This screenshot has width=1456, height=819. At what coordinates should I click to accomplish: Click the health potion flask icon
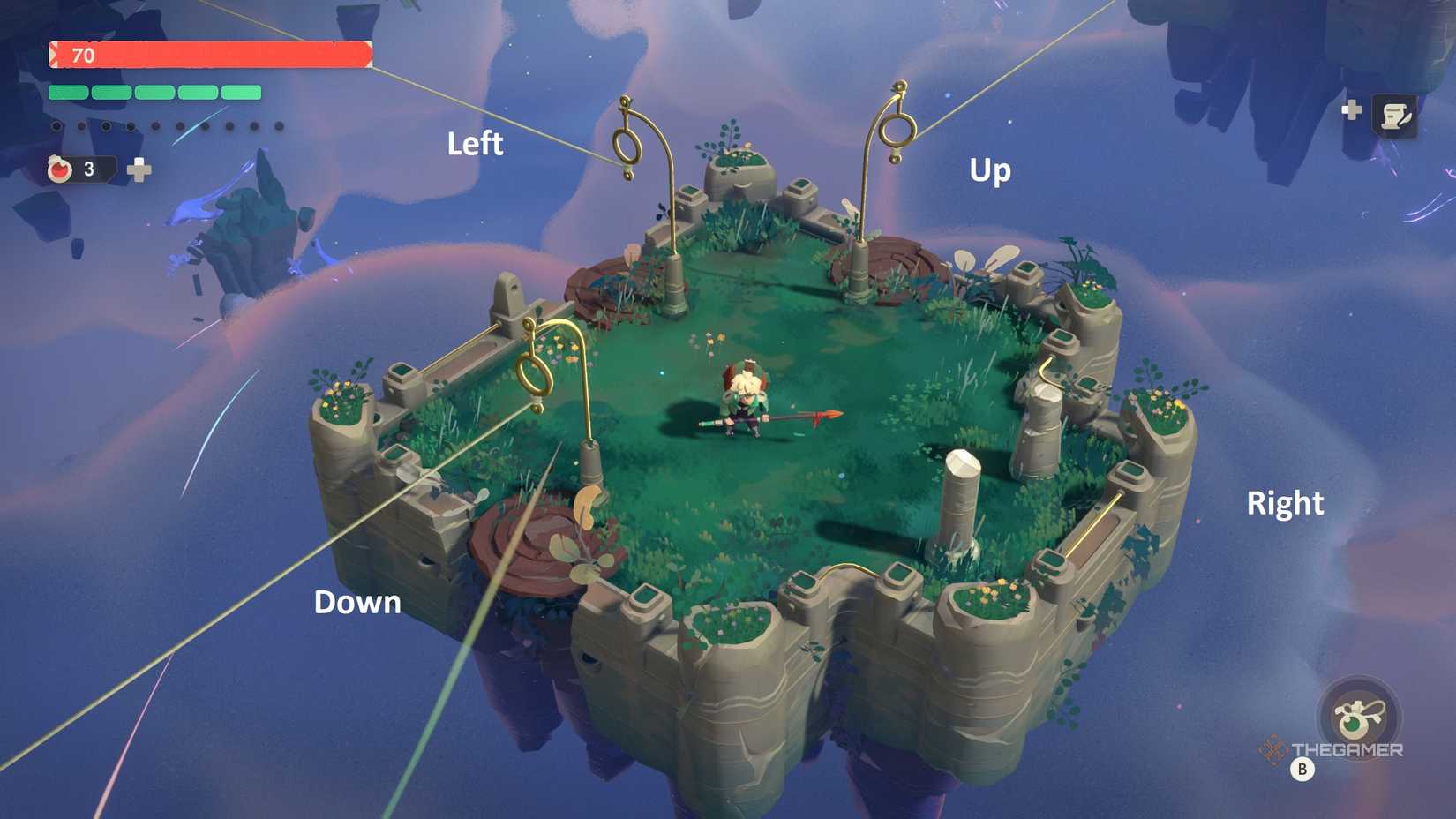tap(58, 170)
